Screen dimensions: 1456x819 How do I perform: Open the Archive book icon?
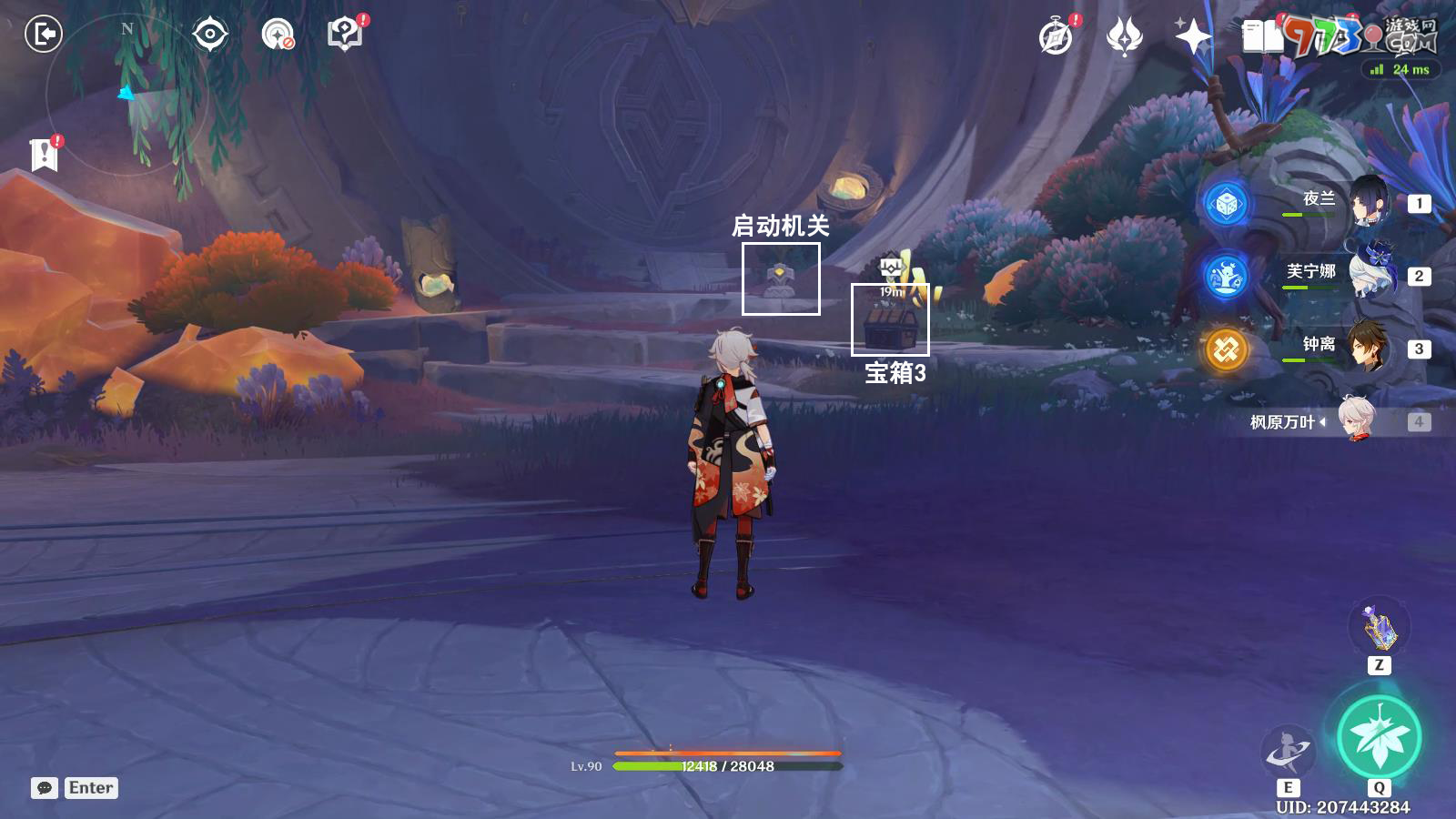point(1259,34)
